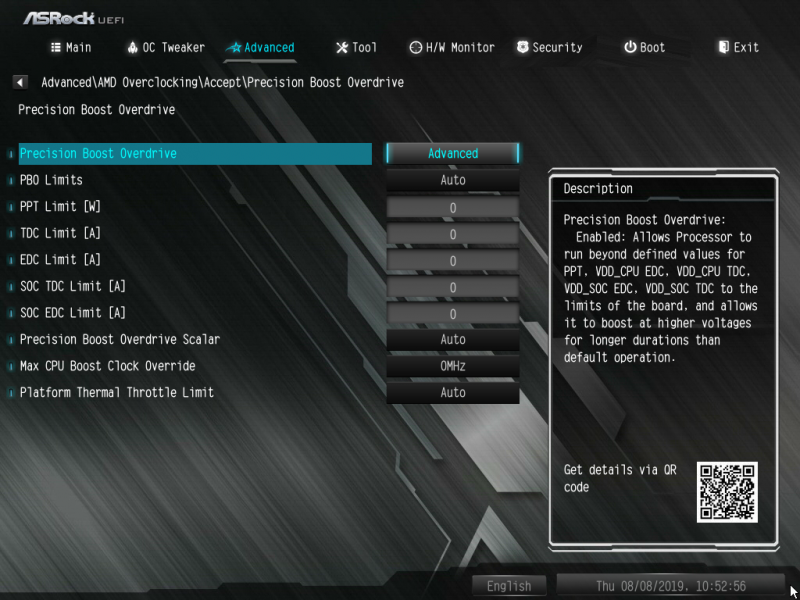
Task: Click the EDC Limit [A] value field
Action: pos(453,261)
